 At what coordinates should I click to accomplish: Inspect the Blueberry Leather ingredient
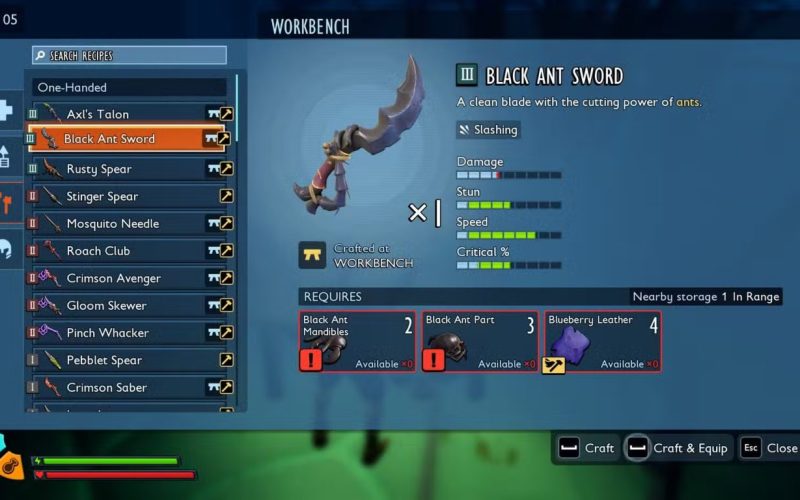tap(602, 341)
